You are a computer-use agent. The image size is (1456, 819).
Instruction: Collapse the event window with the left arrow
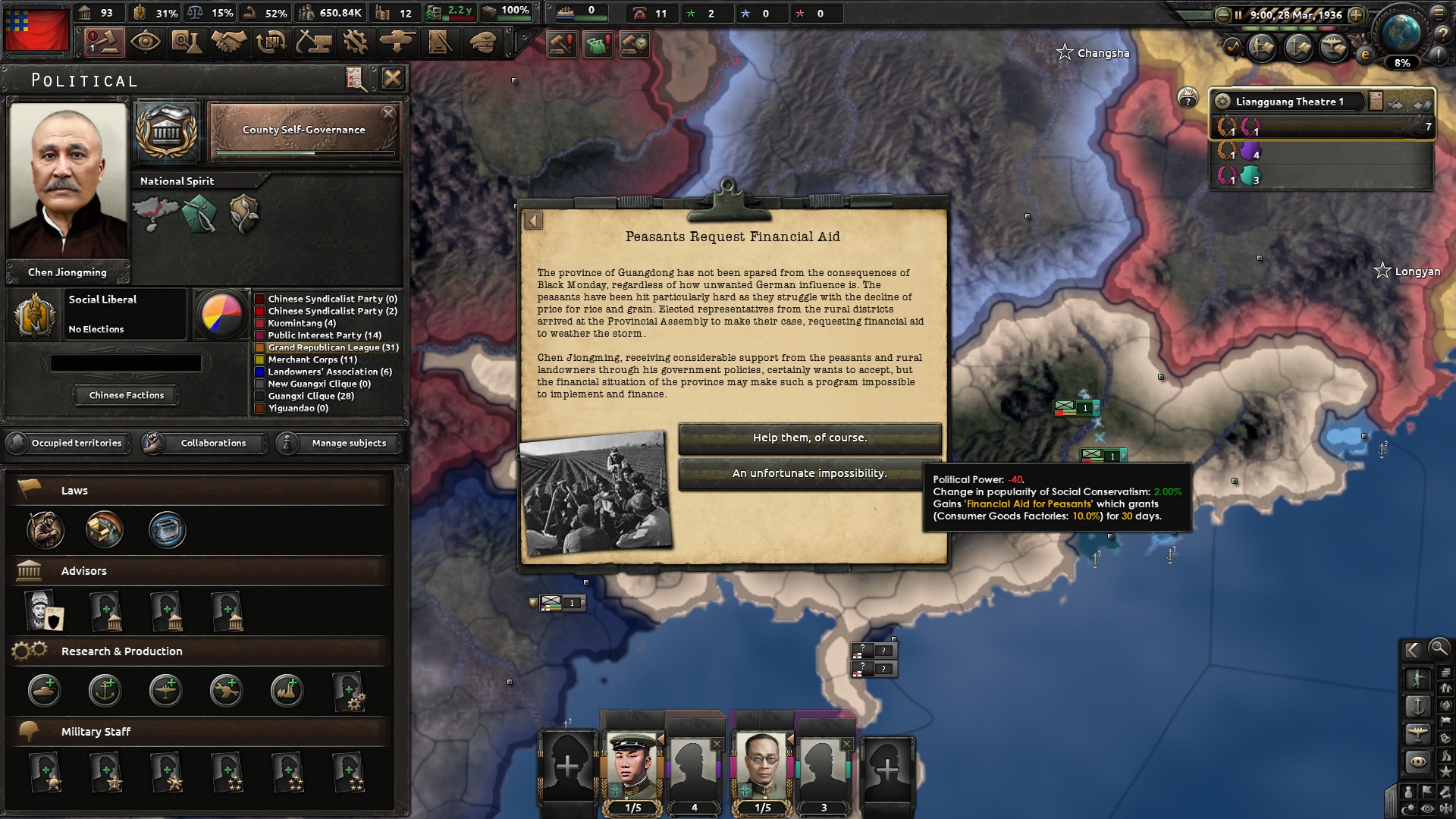coord(533,220)
